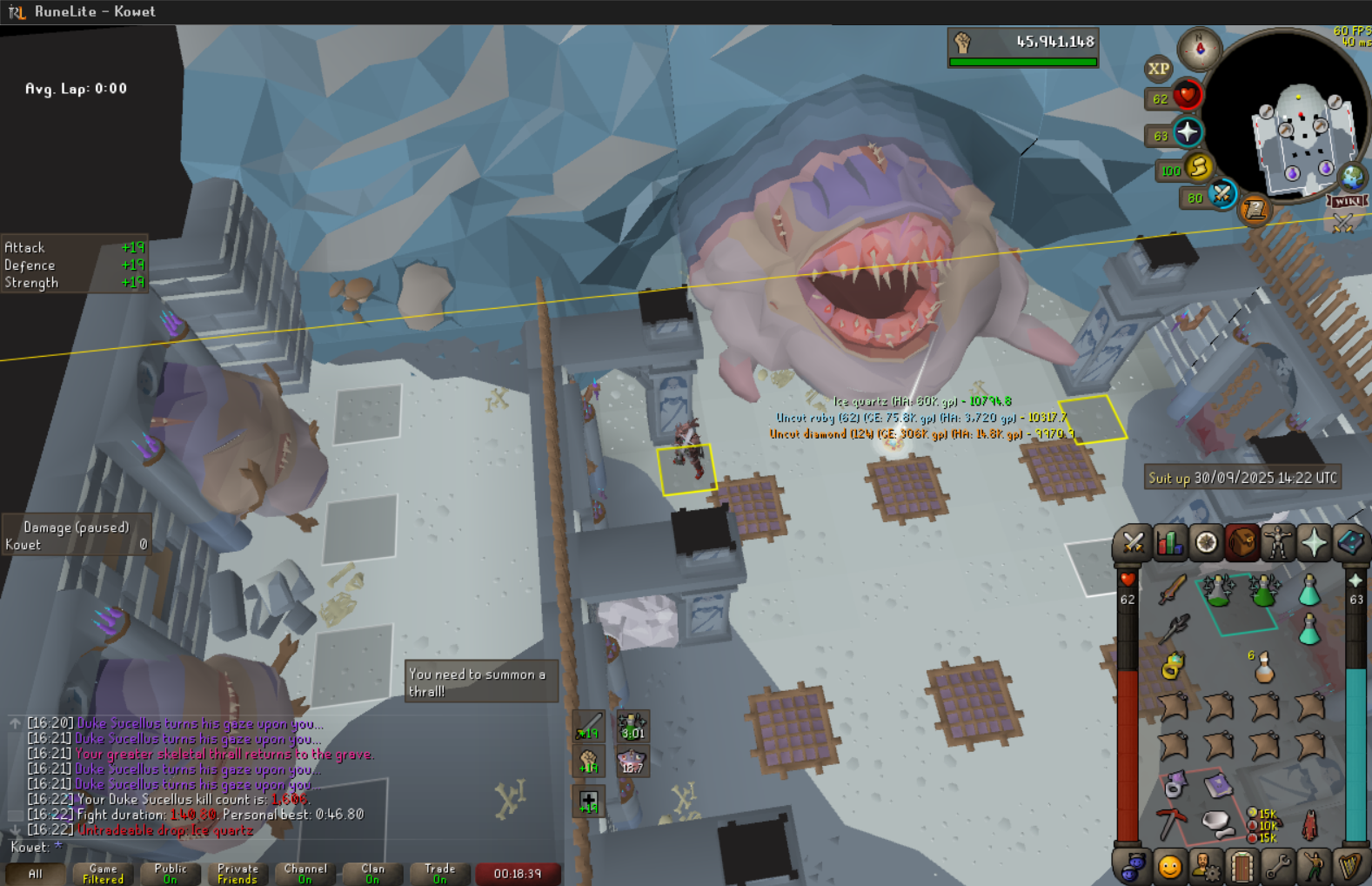Open the world map globe
1372x886 pixels.
[x=1352, y=177]
